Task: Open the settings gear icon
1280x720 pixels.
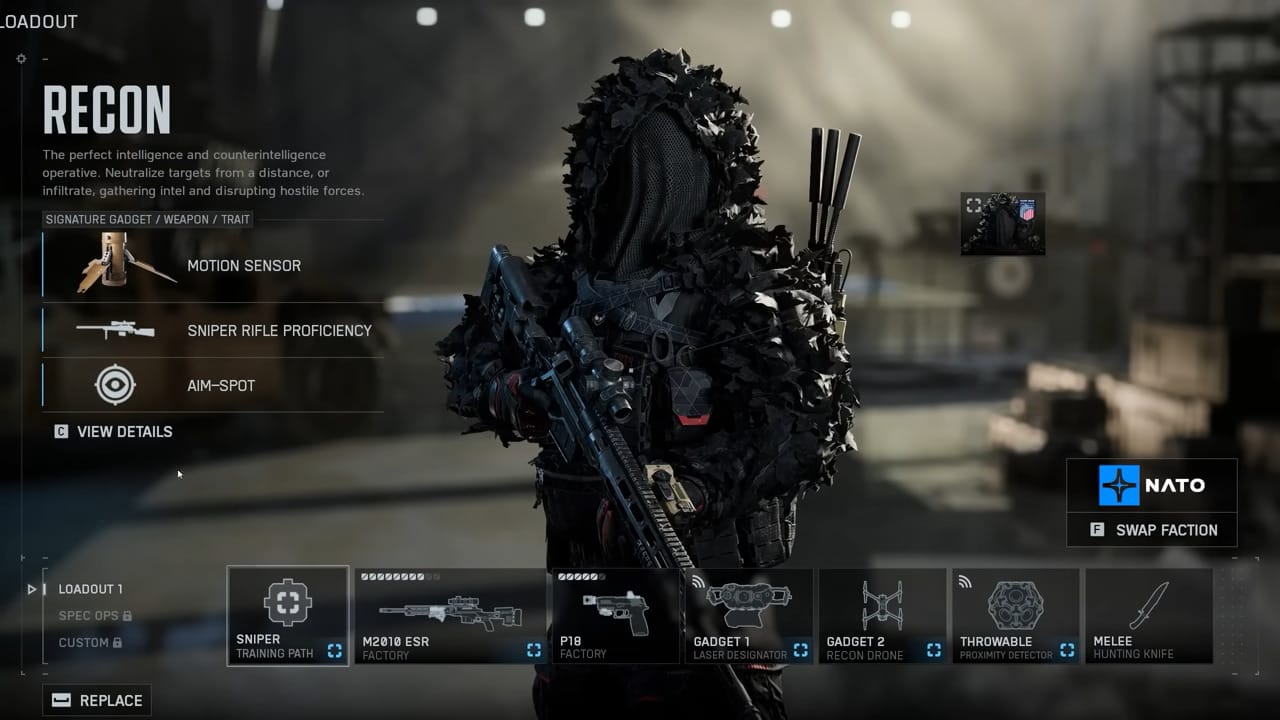Action: 21,59
